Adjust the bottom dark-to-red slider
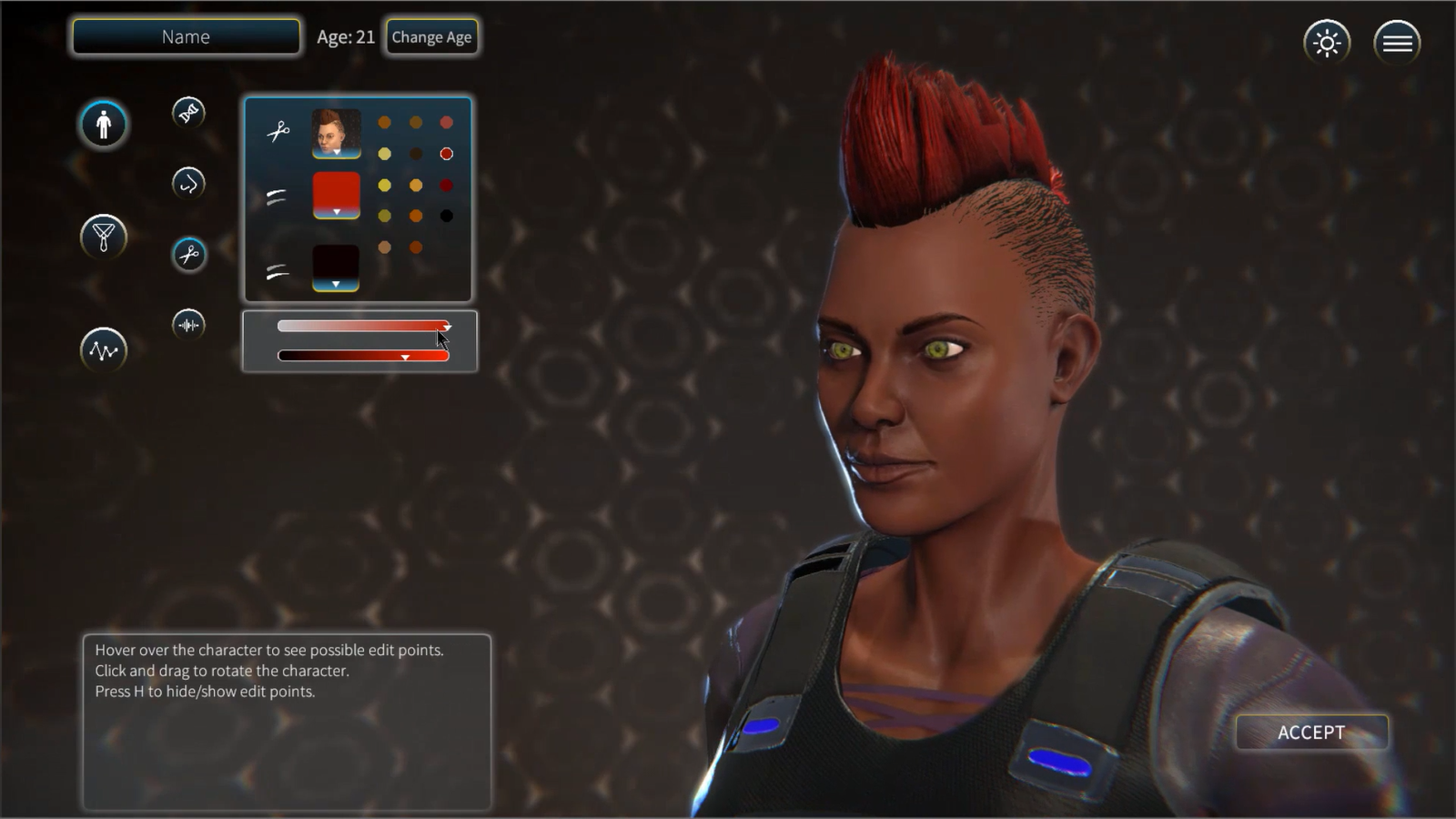 (x=405, y=356)
